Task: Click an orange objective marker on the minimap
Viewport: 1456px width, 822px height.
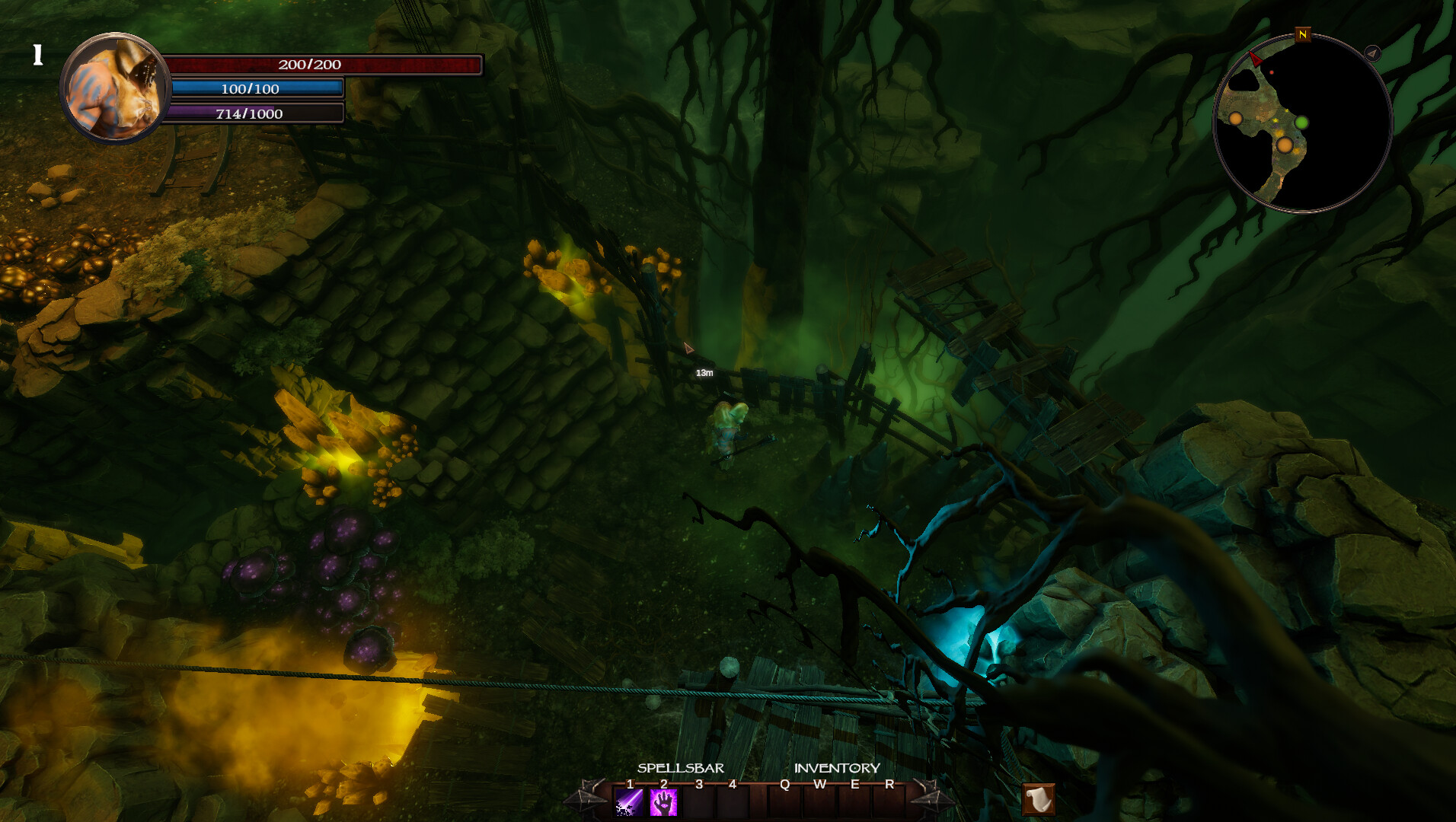Action: coord(1285,145)
